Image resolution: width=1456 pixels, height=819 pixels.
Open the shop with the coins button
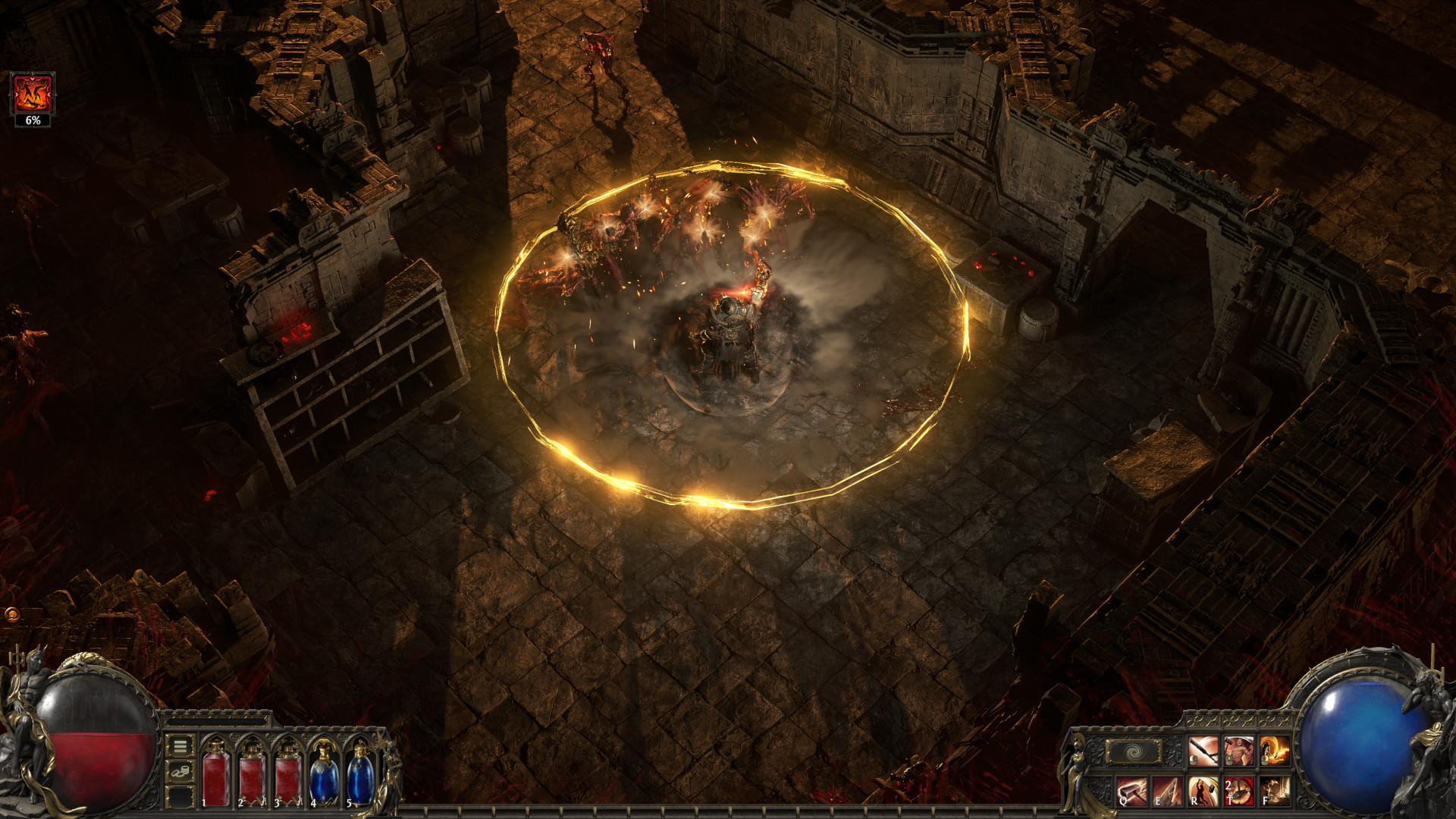[180, 771]
